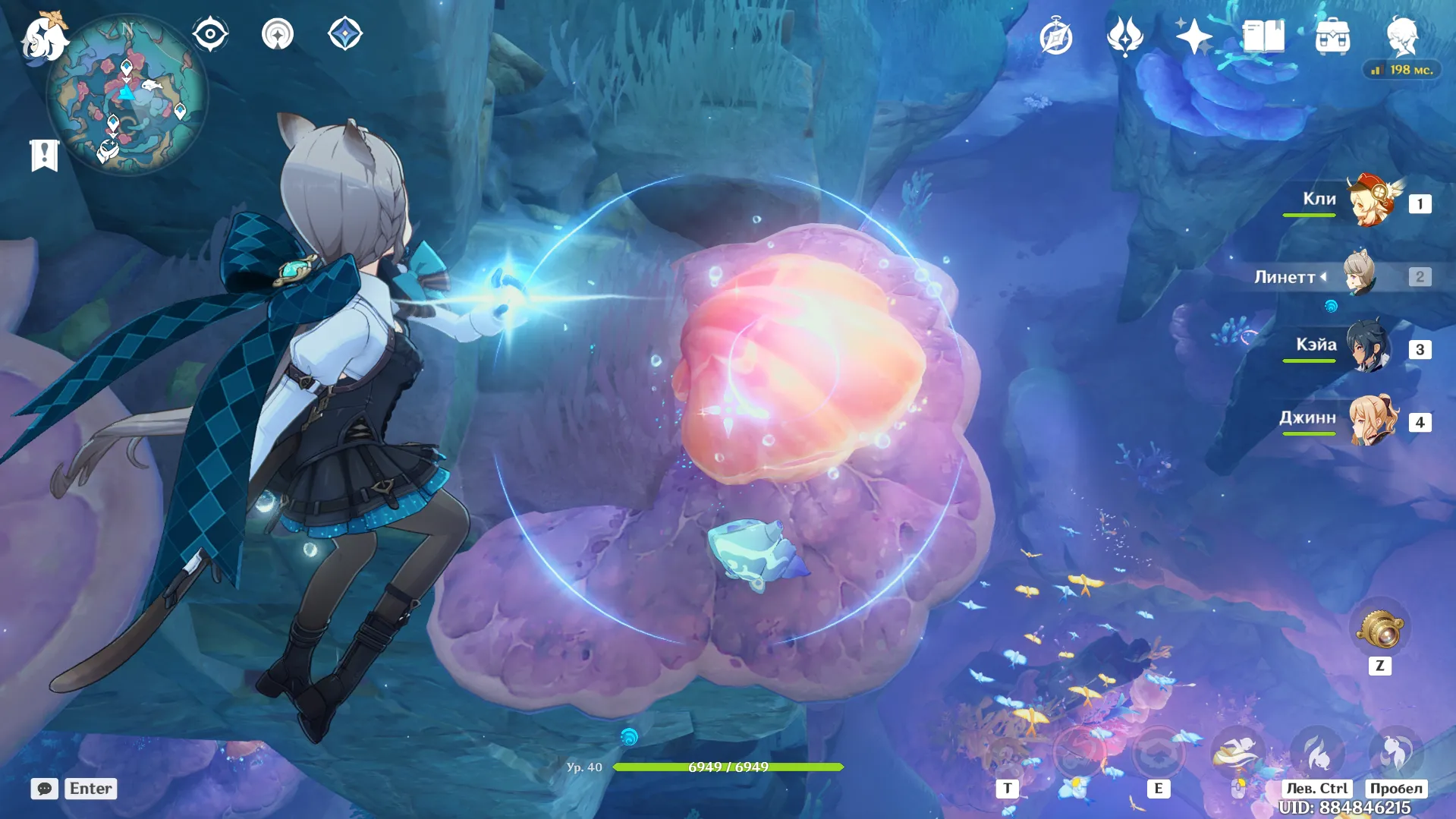This screenshot has height=819, width=1456.
Task: Switch to party member Кэйа
Action: 1369,348
